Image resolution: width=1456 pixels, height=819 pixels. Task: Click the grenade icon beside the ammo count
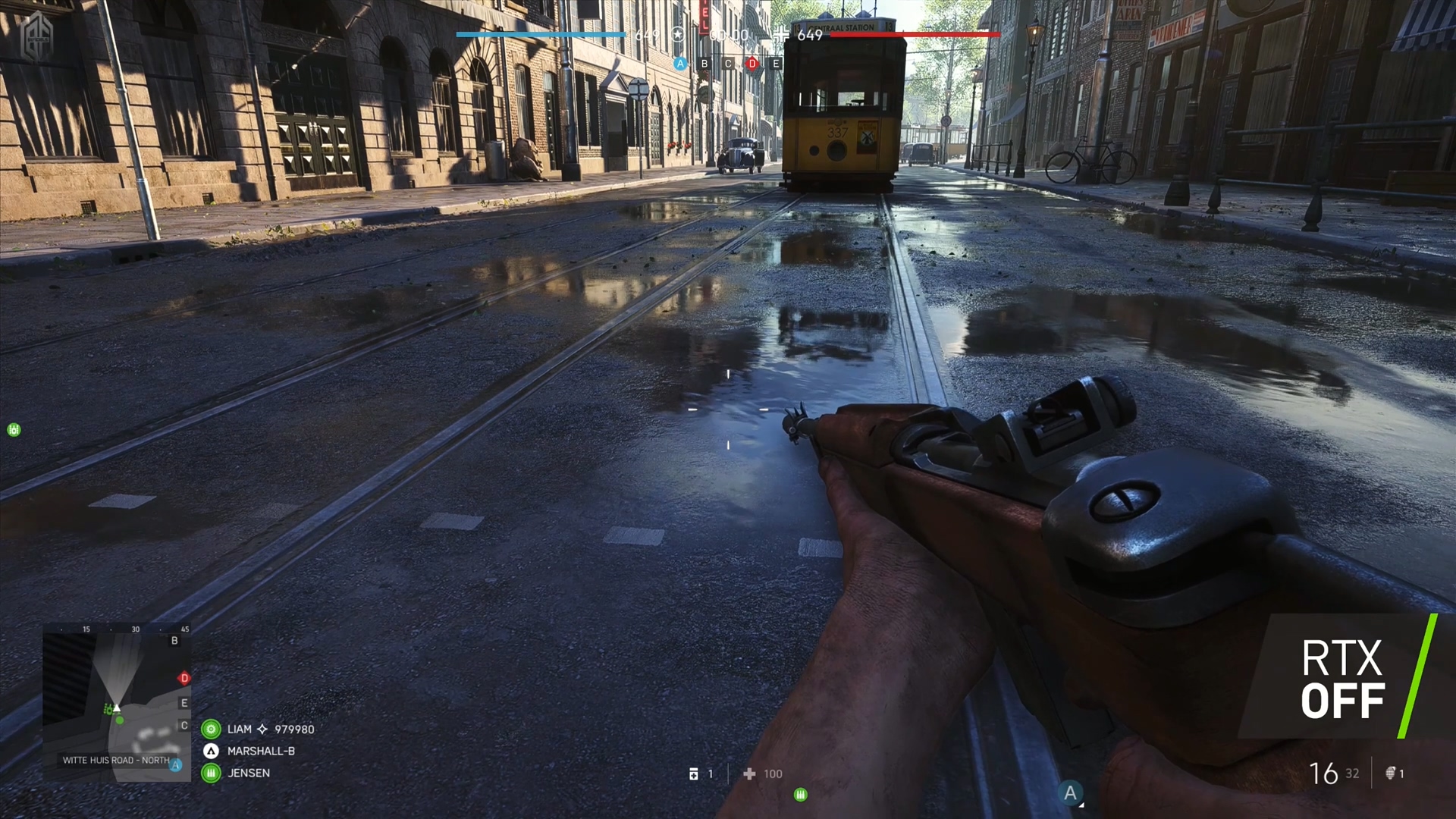[x=1391, y=773]
